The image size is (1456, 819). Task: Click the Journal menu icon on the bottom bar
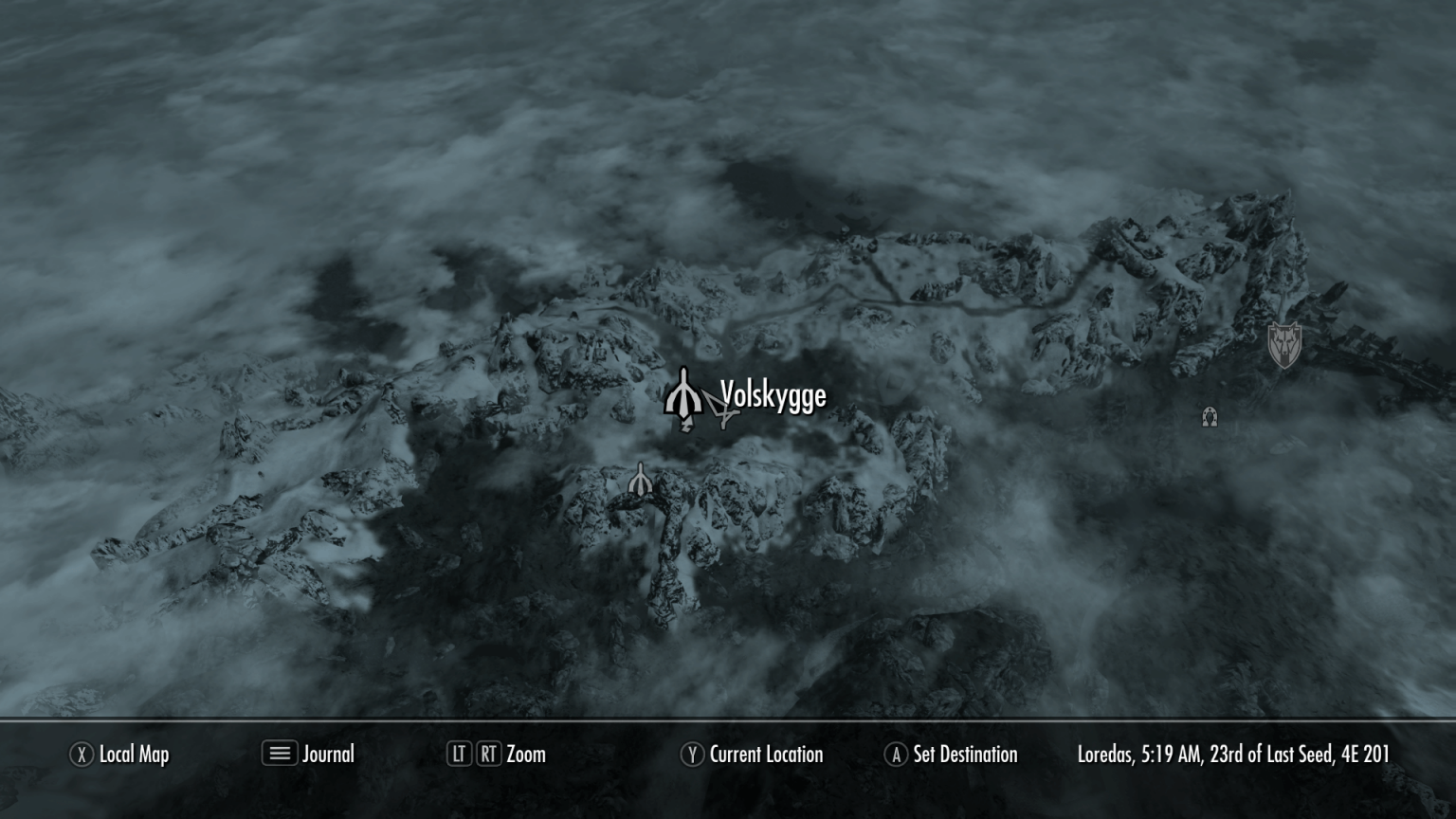pyautogui.click(x=278, y=755)
